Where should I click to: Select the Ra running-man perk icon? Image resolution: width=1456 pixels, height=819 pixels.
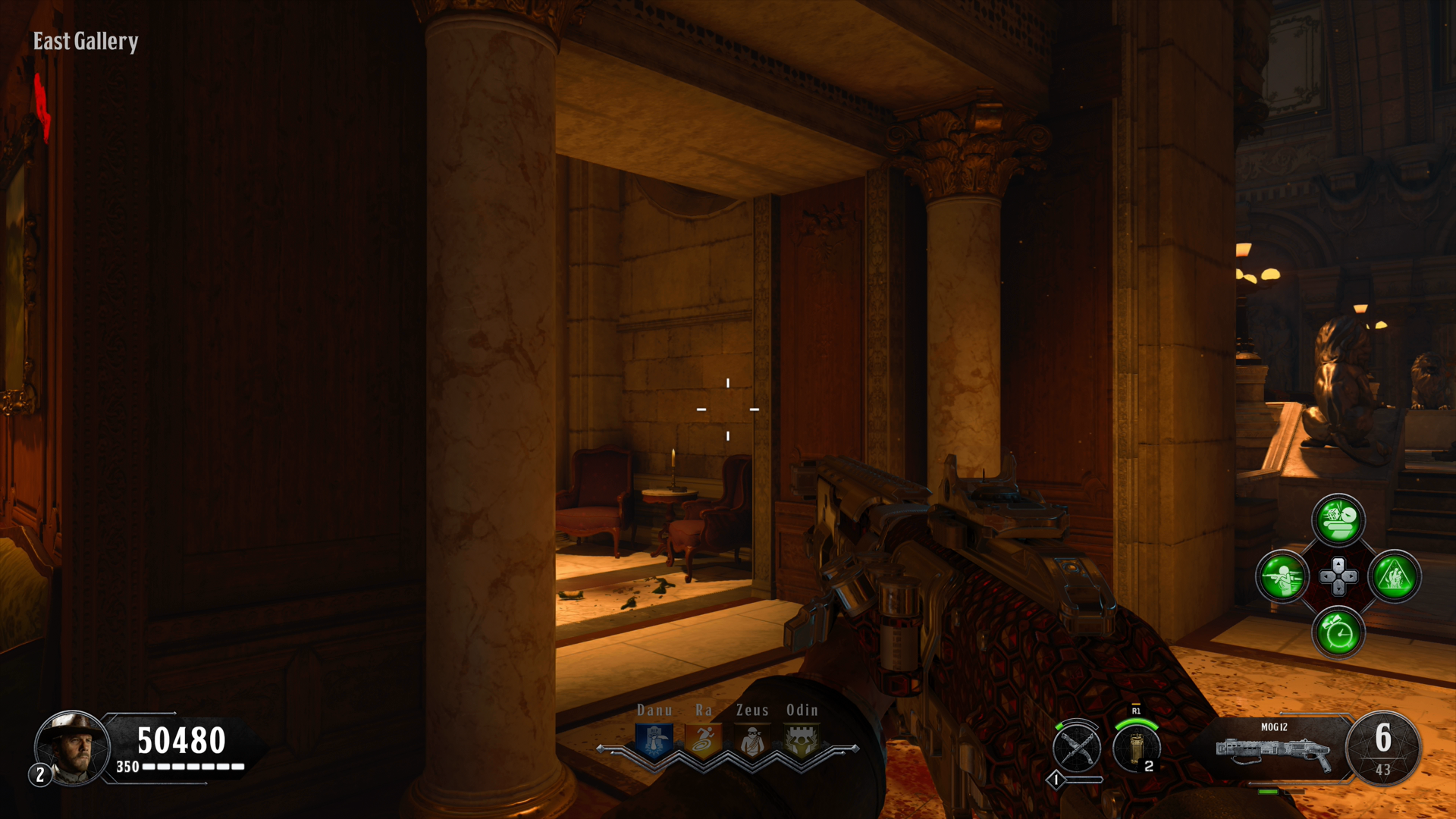pyautogui.click(x=704, y=741)
